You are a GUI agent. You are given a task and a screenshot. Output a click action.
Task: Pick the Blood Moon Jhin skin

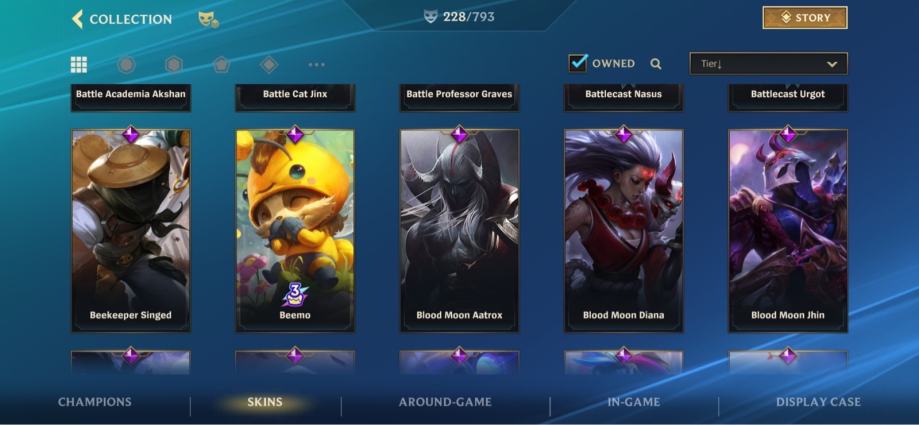pos(787,230)
